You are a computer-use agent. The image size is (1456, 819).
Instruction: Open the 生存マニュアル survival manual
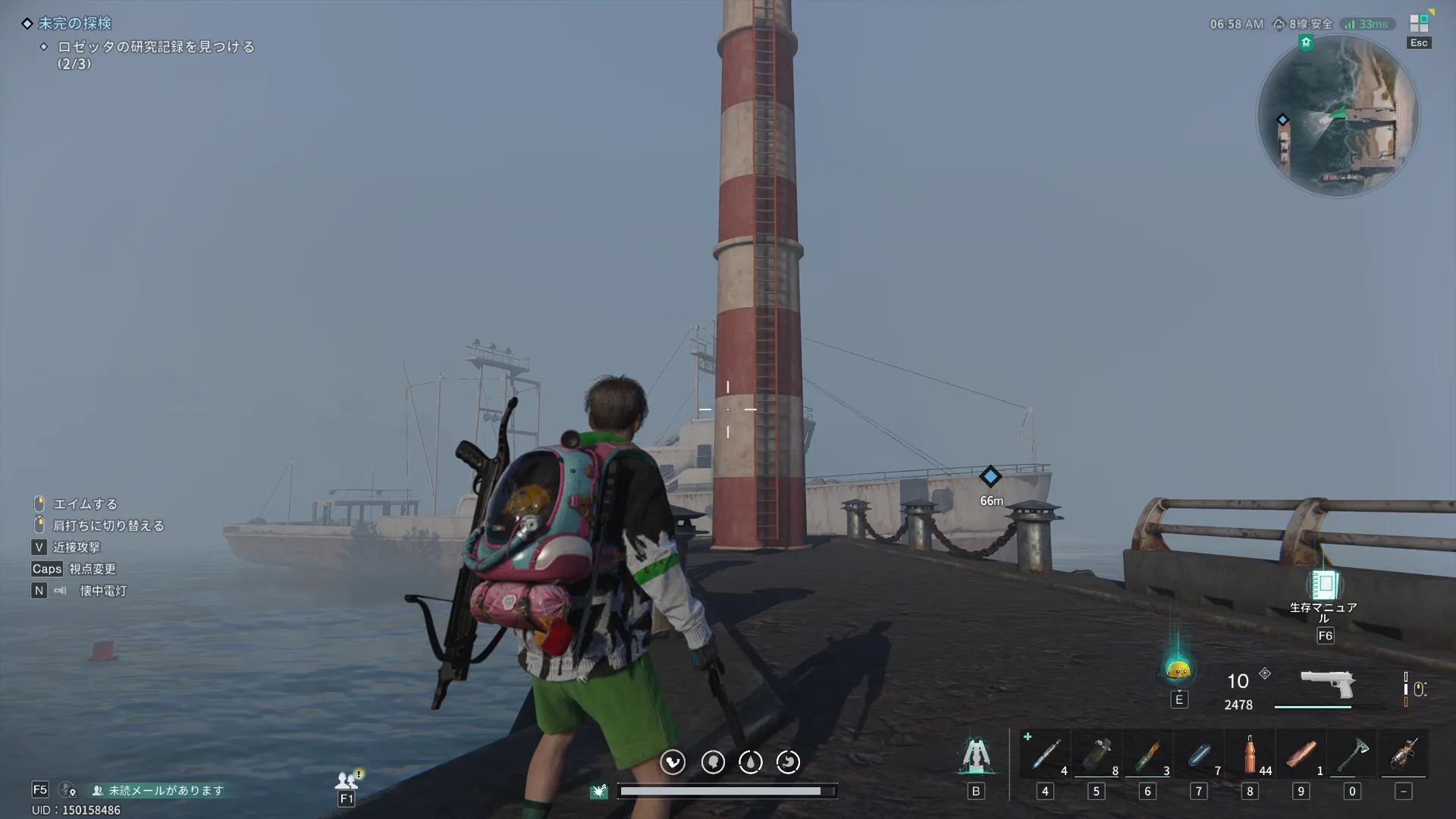(1324, 585)
